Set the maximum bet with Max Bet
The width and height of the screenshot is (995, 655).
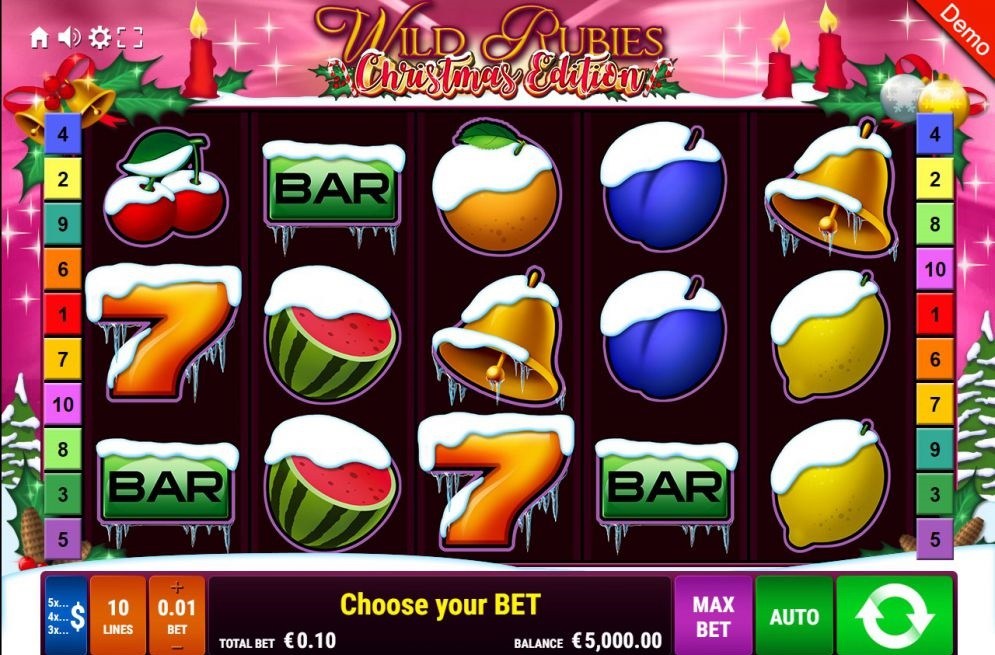coord(713,615)
